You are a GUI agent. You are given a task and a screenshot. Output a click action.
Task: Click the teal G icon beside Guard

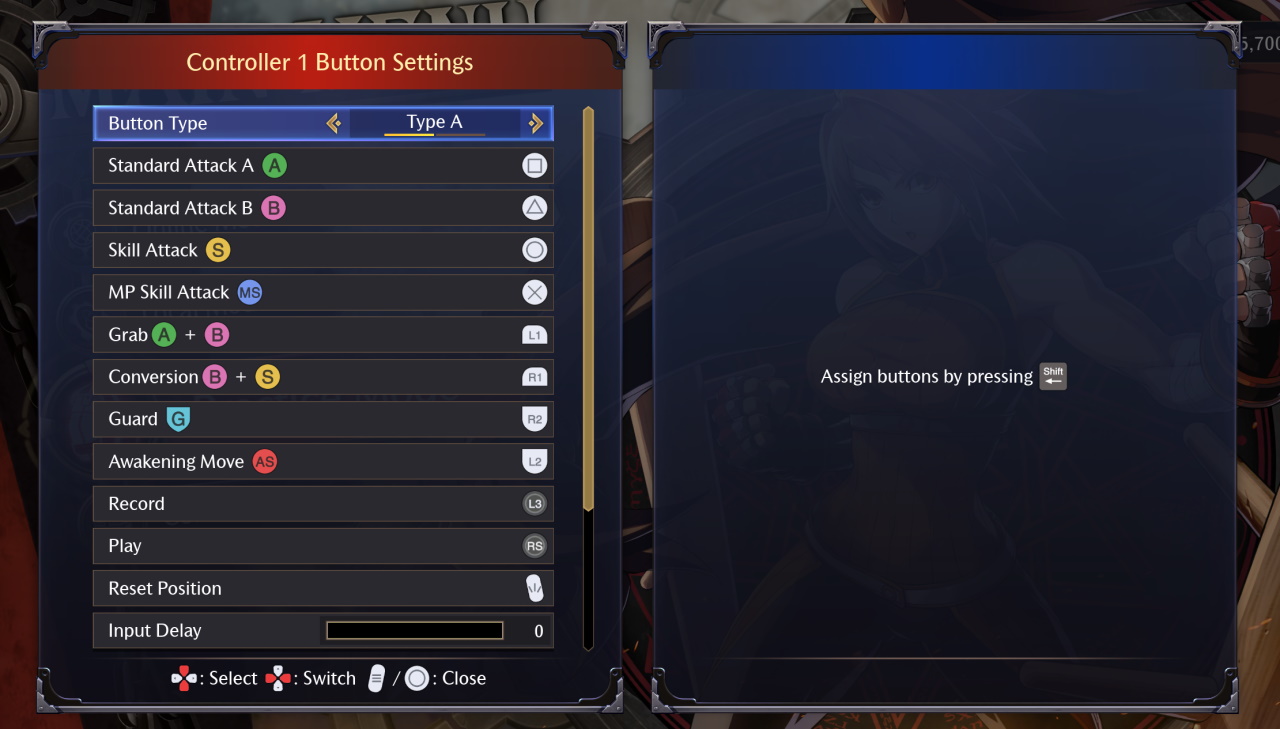coord(176,419)
